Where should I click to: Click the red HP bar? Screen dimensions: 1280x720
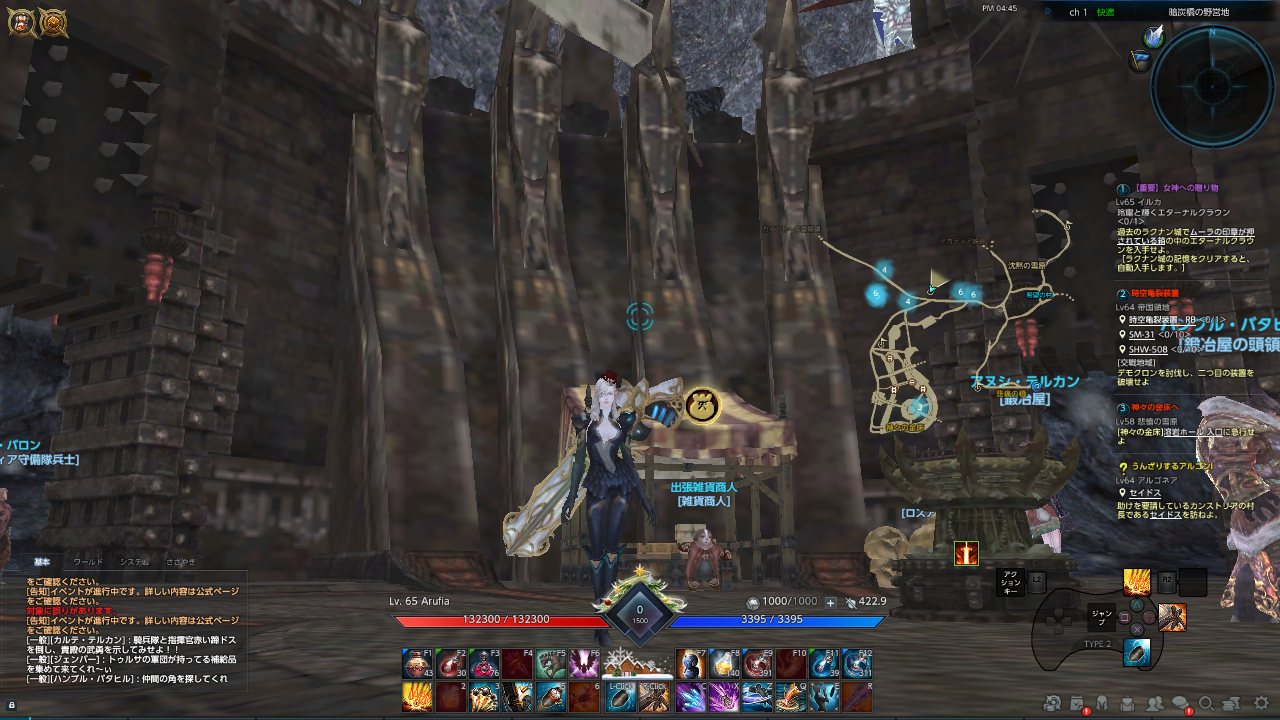[x=520, y=619]
